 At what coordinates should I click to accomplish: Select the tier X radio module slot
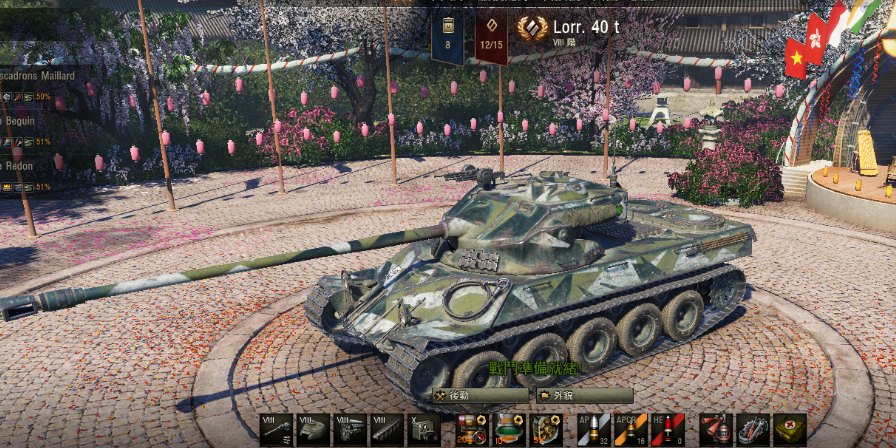[422, 430]
